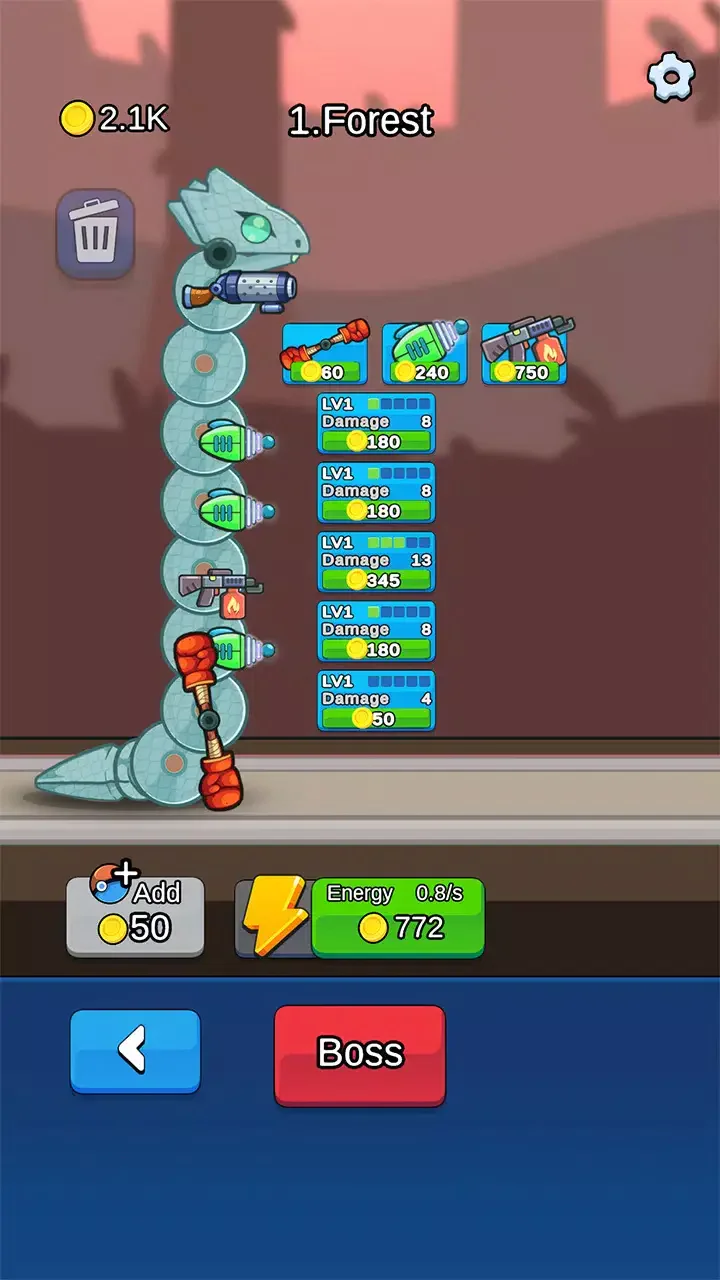Image resolution: width=720 pixels, height=1280 pixels.
Task: Go back with the blue arrow button
Action: click(x=135, y=1050)
